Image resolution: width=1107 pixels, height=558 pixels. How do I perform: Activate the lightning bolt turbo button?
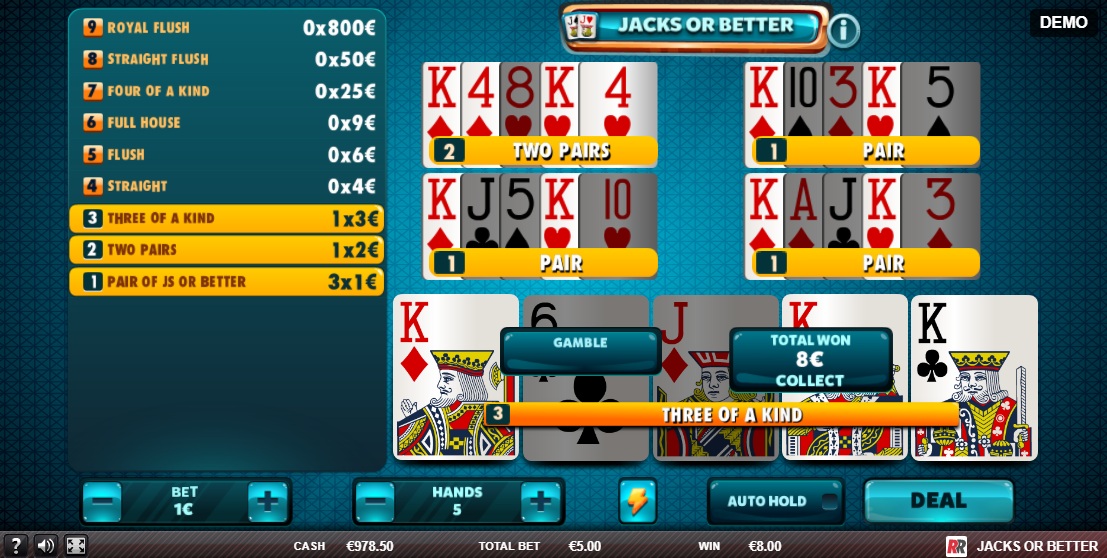pos(636,500)
